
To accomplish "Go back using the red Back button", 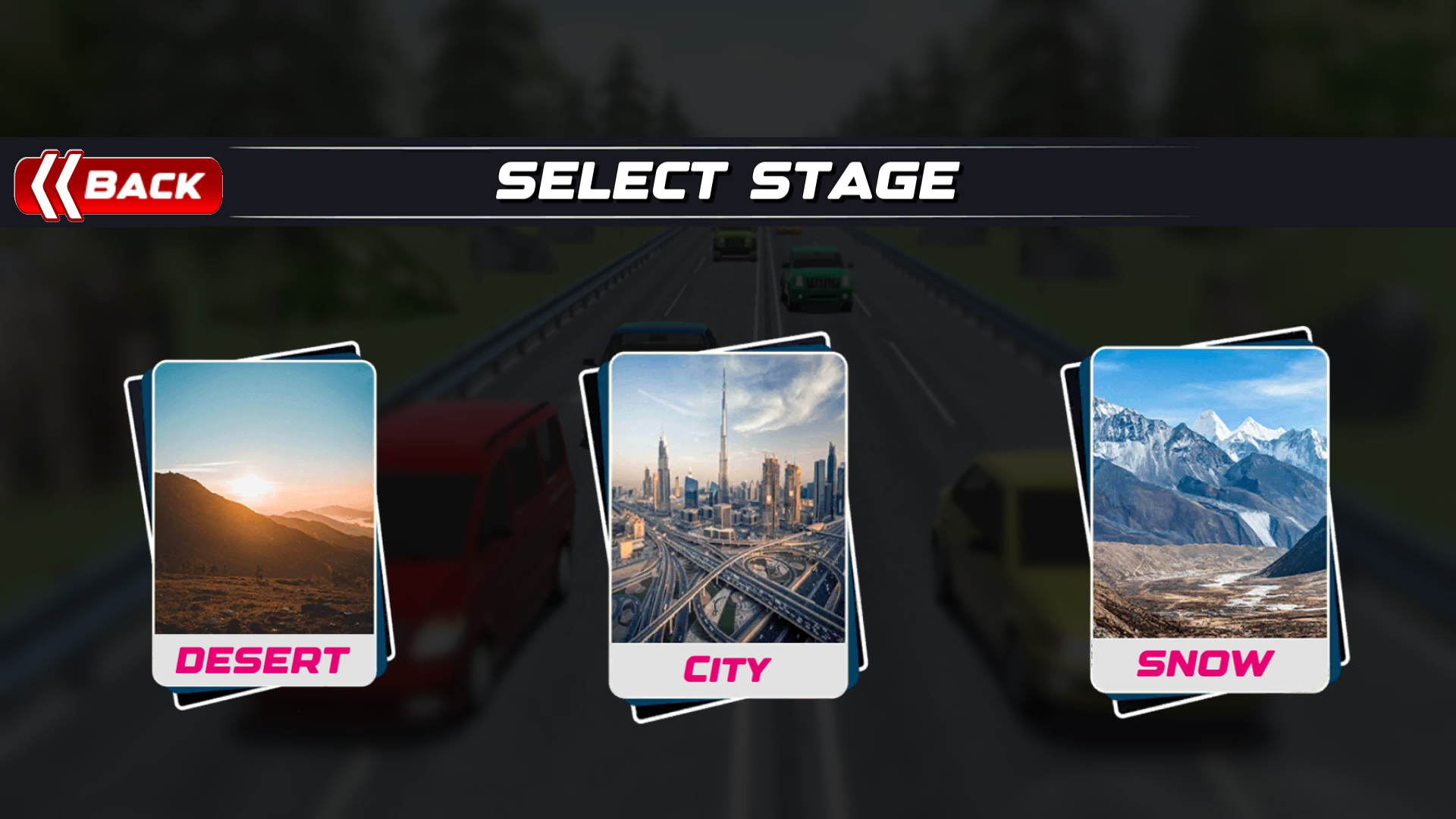I will (119, 185).
